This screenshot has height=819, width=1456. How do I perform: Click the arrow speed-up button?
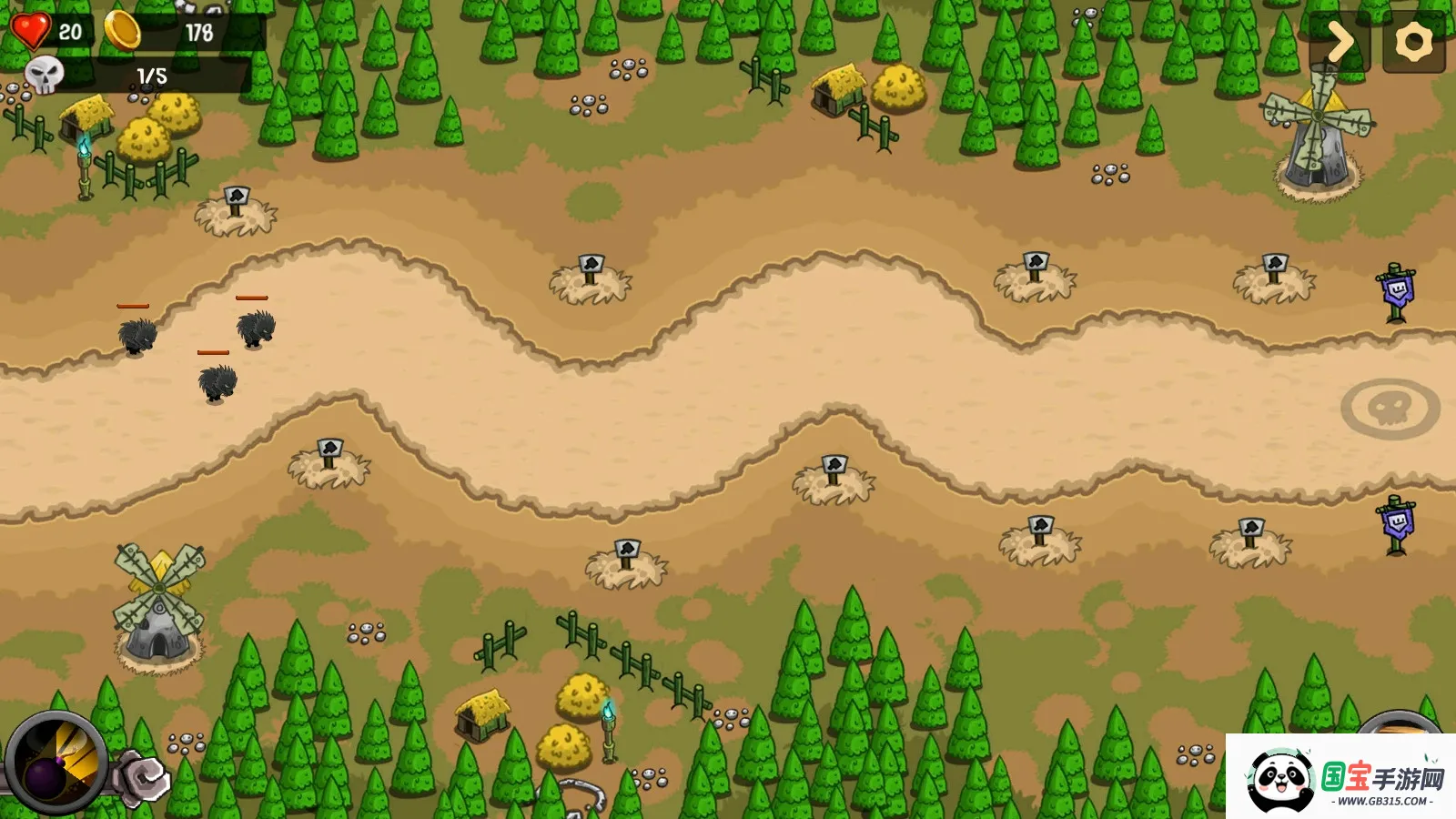pos(1339,42)
